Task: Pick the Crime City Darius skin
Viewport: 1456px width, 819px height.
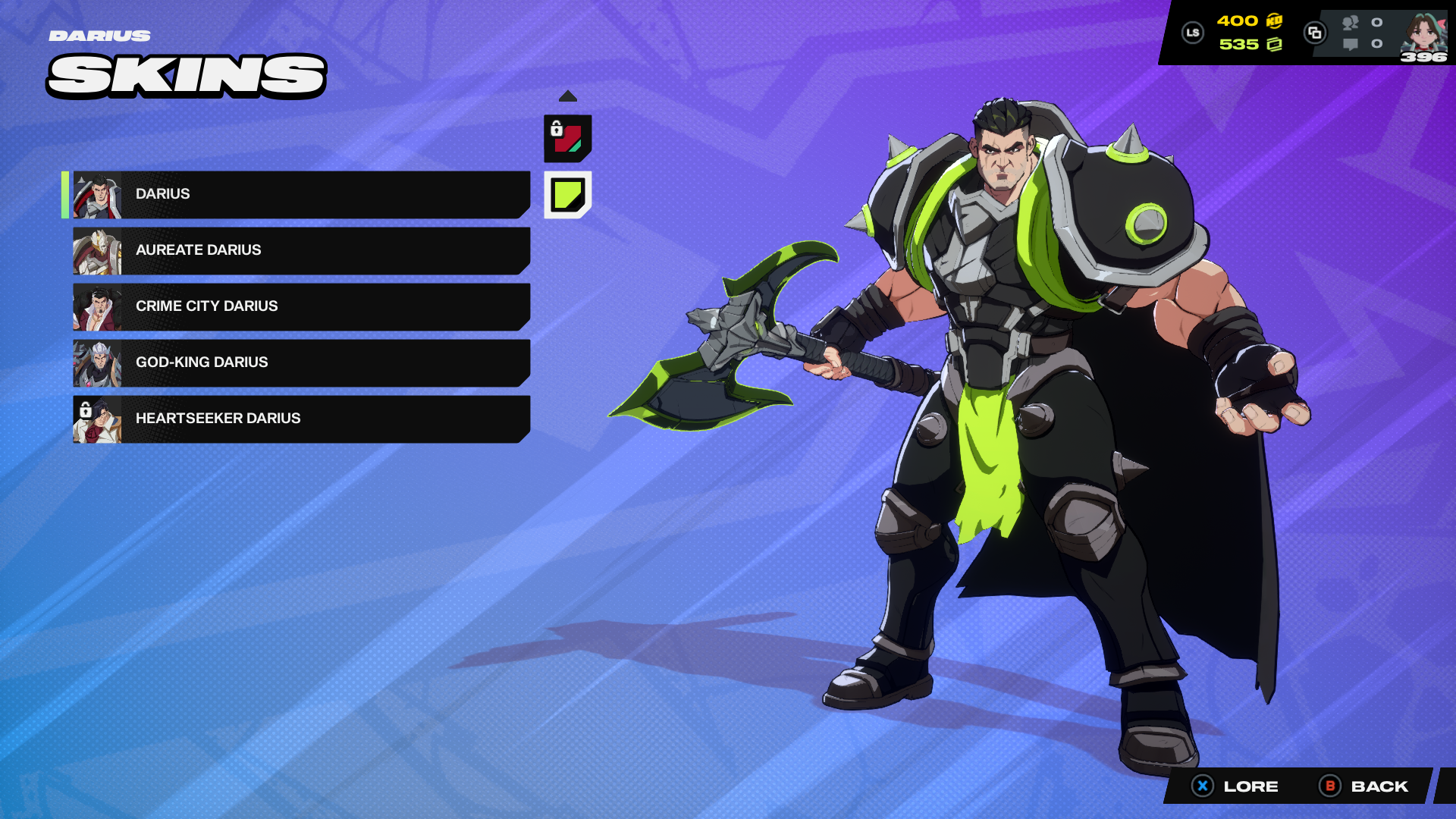Action: [301, 306]
